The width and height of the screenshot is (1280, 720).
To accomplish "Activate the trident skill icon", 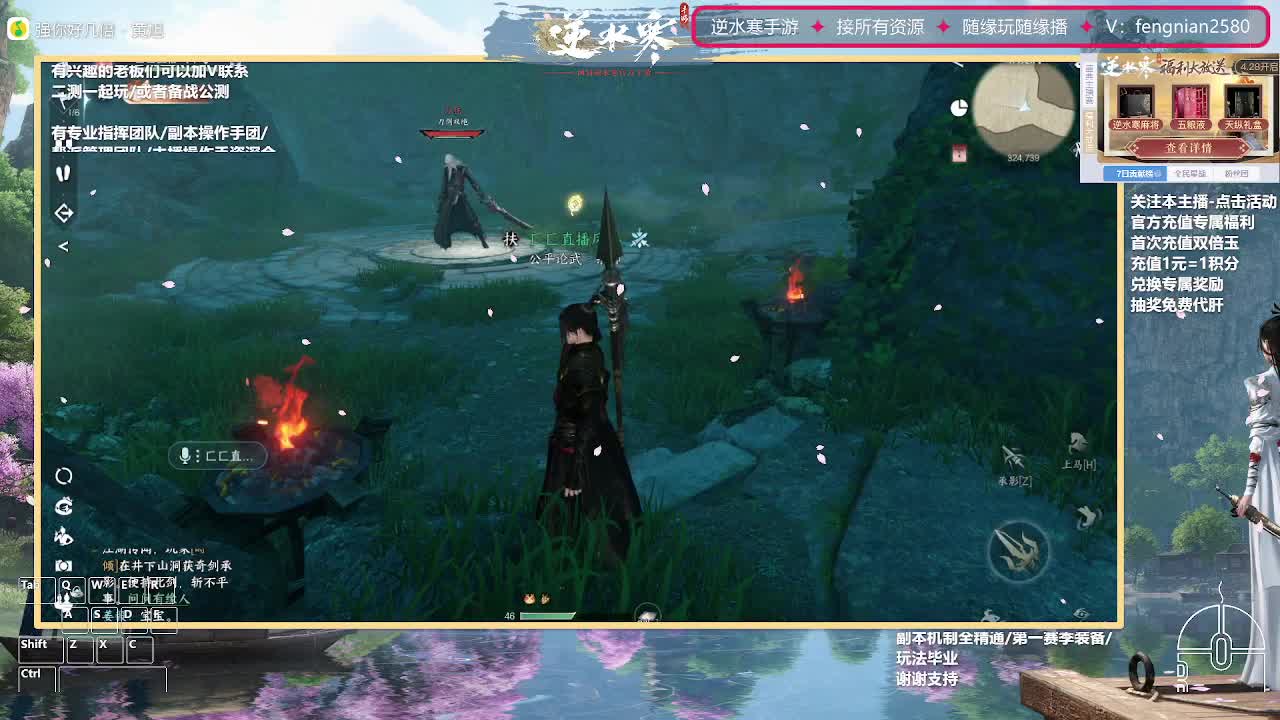I will tap(1016, 548).
